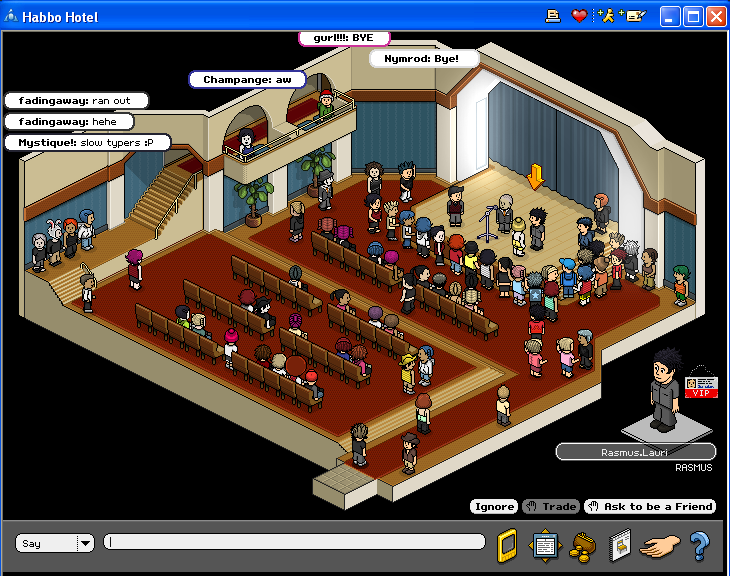This screenshot has width=730, height=576.
Task: Open the Say chat mode dropdown
Action: tap(85, 543)
